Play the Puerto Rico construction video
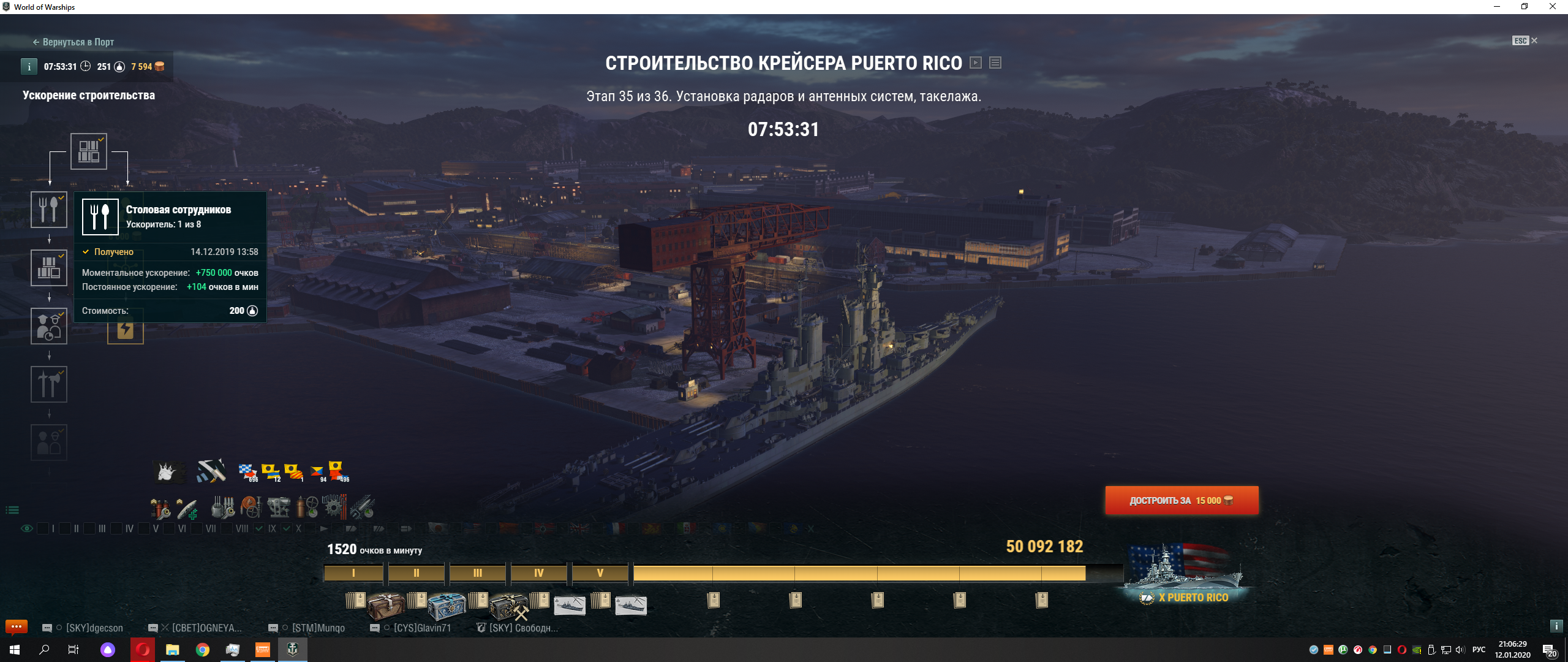This screenshot has width=1568, height=662. [976, 63]
